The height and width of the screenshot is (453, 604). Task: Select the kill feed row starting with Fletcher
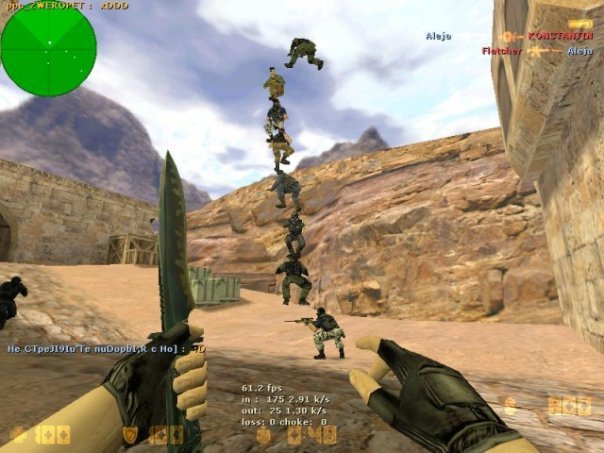[x=536, y=50]
